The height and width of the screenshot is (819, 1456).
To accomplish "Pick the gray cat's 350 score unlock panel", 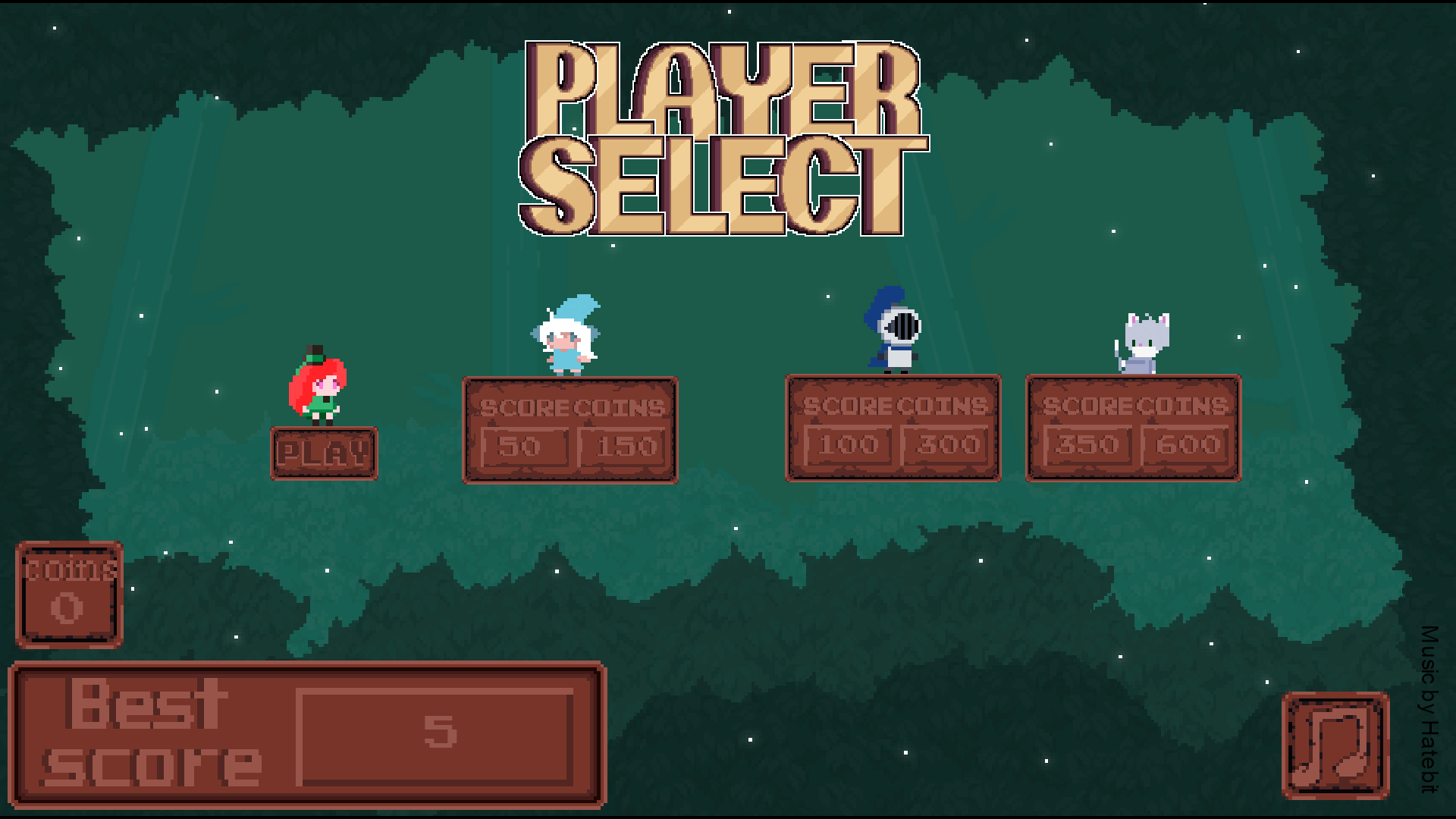I will pos(1087,445).
